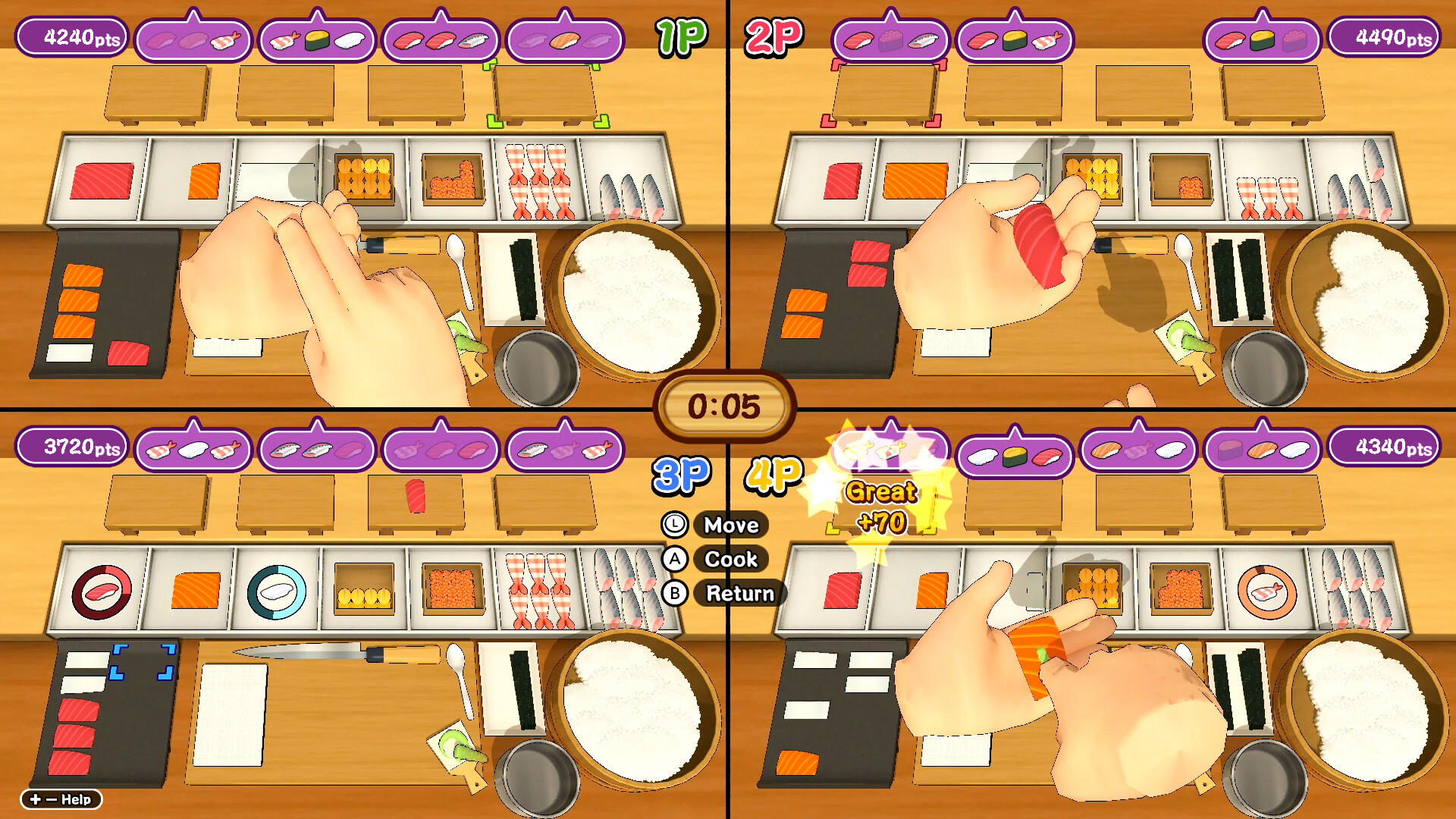Open 1P's first sushi order bubble
Image resolution: width=1456 pixels, height=819 pixels.
[193, 36]
